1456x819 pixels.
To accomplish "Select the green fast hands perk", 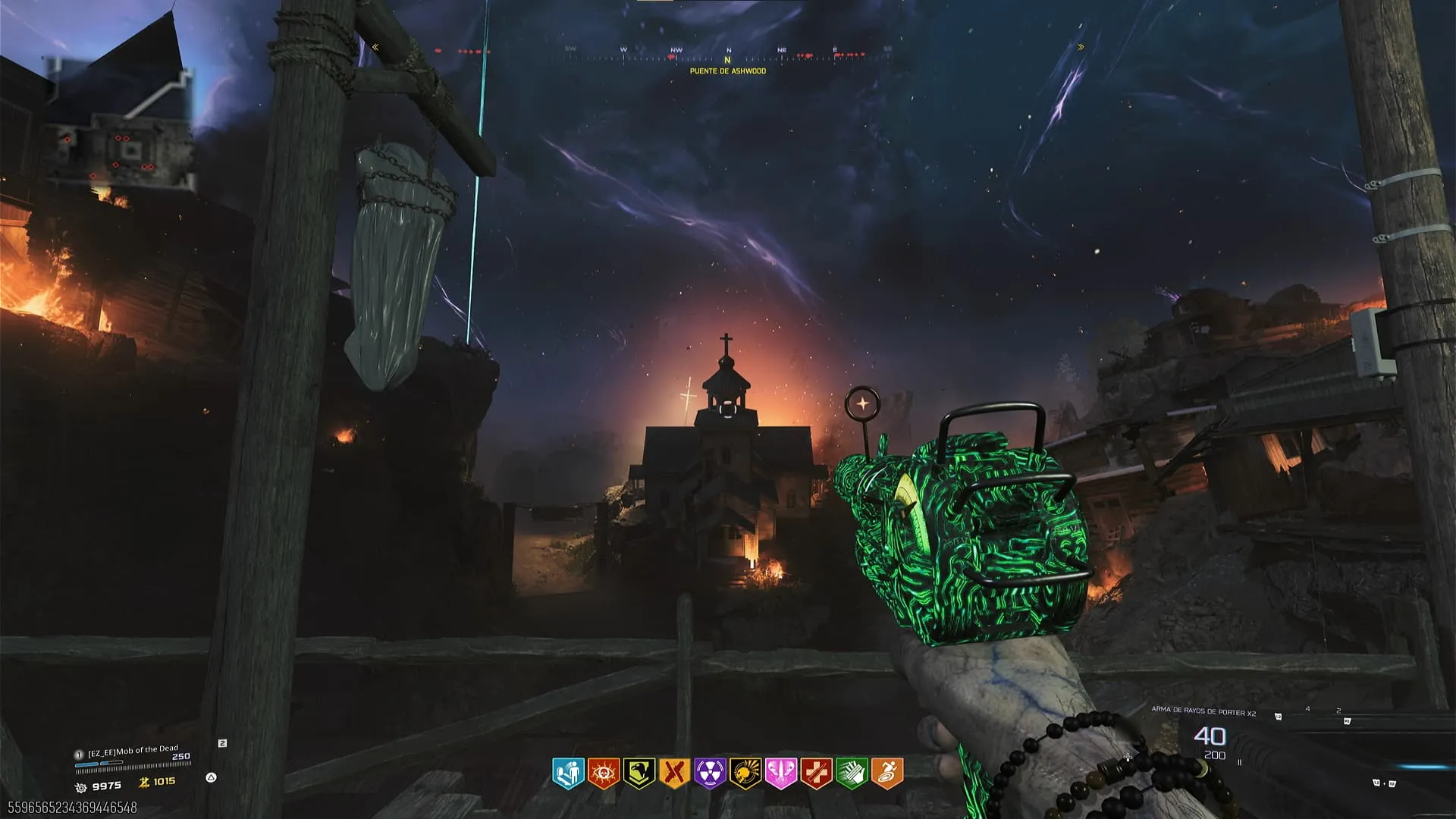I will (852, 773).
